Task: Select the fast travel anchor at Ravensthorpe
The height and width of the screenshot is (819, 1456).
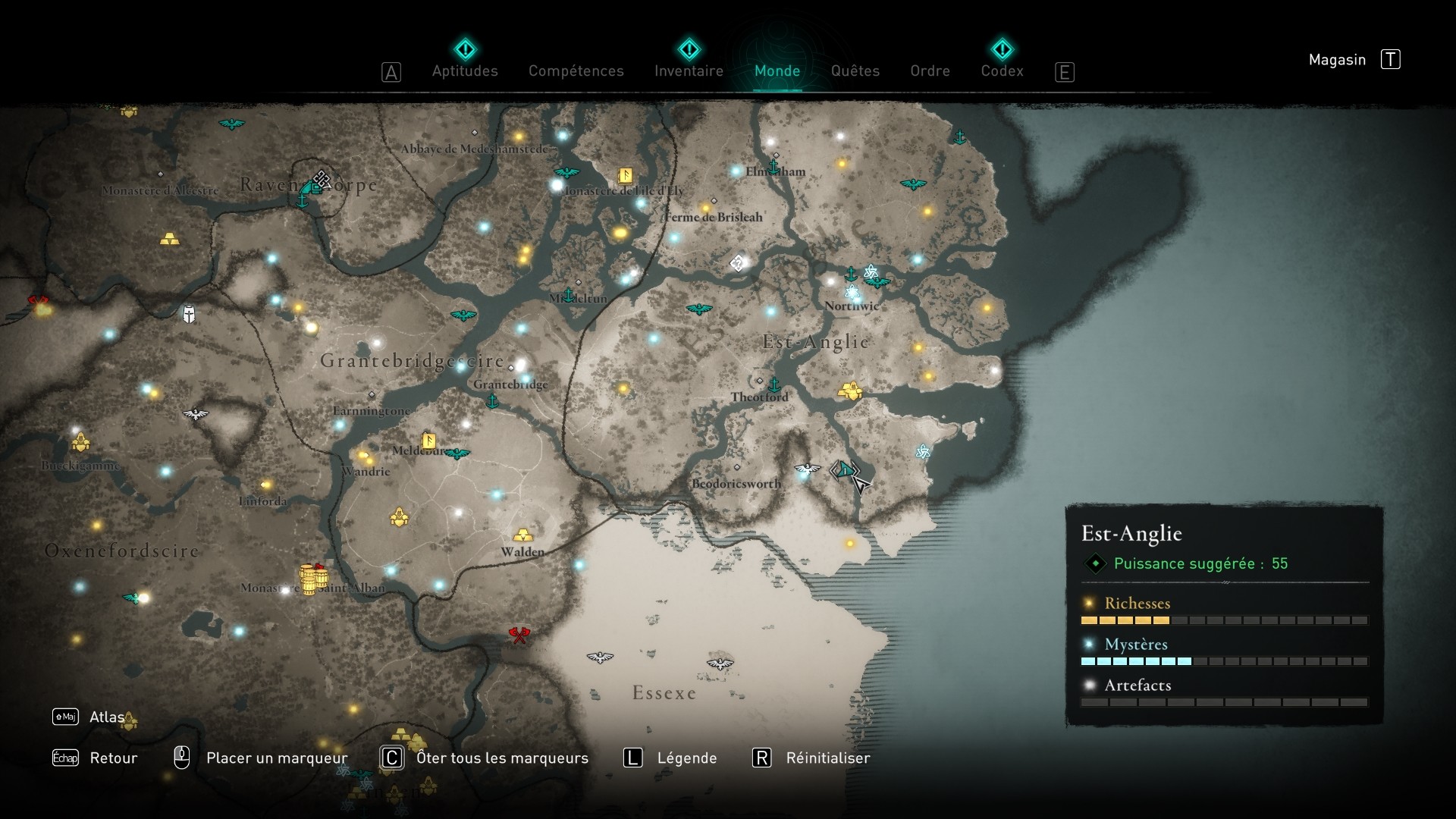Action: [303, 201]
